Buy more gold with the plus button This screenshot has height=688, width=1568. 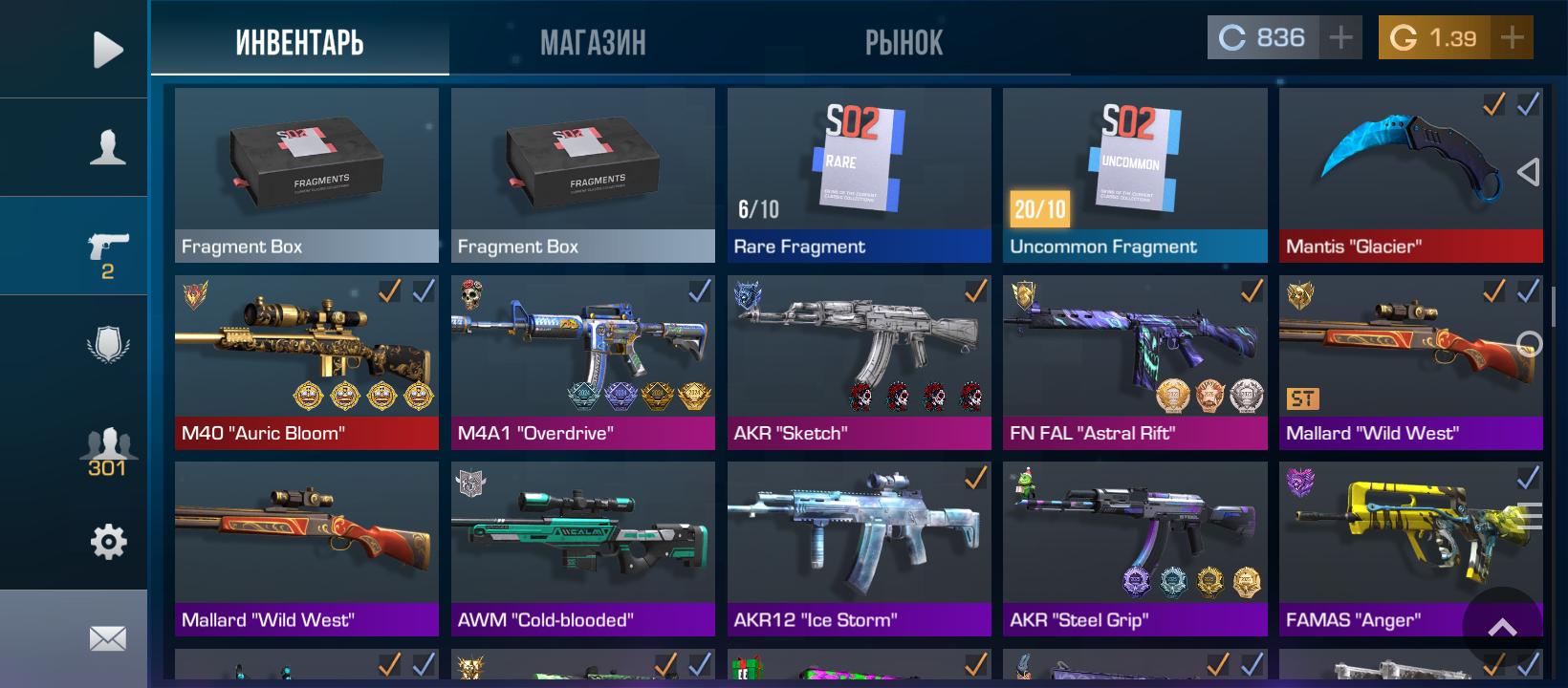(1512, 38)
